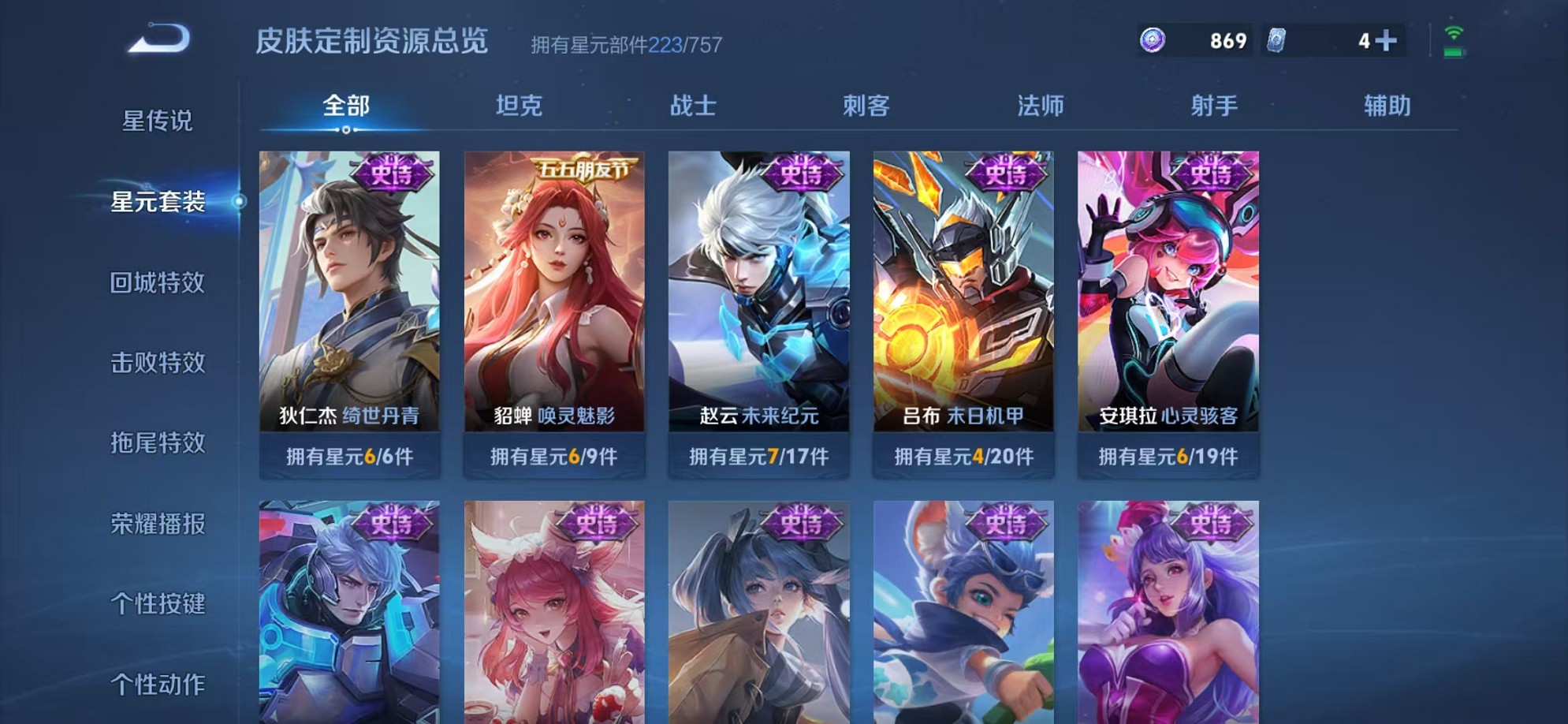Open the 回城特效 section
The height and width of the screenshot is (724, 1568).
[x=156, y=284]
